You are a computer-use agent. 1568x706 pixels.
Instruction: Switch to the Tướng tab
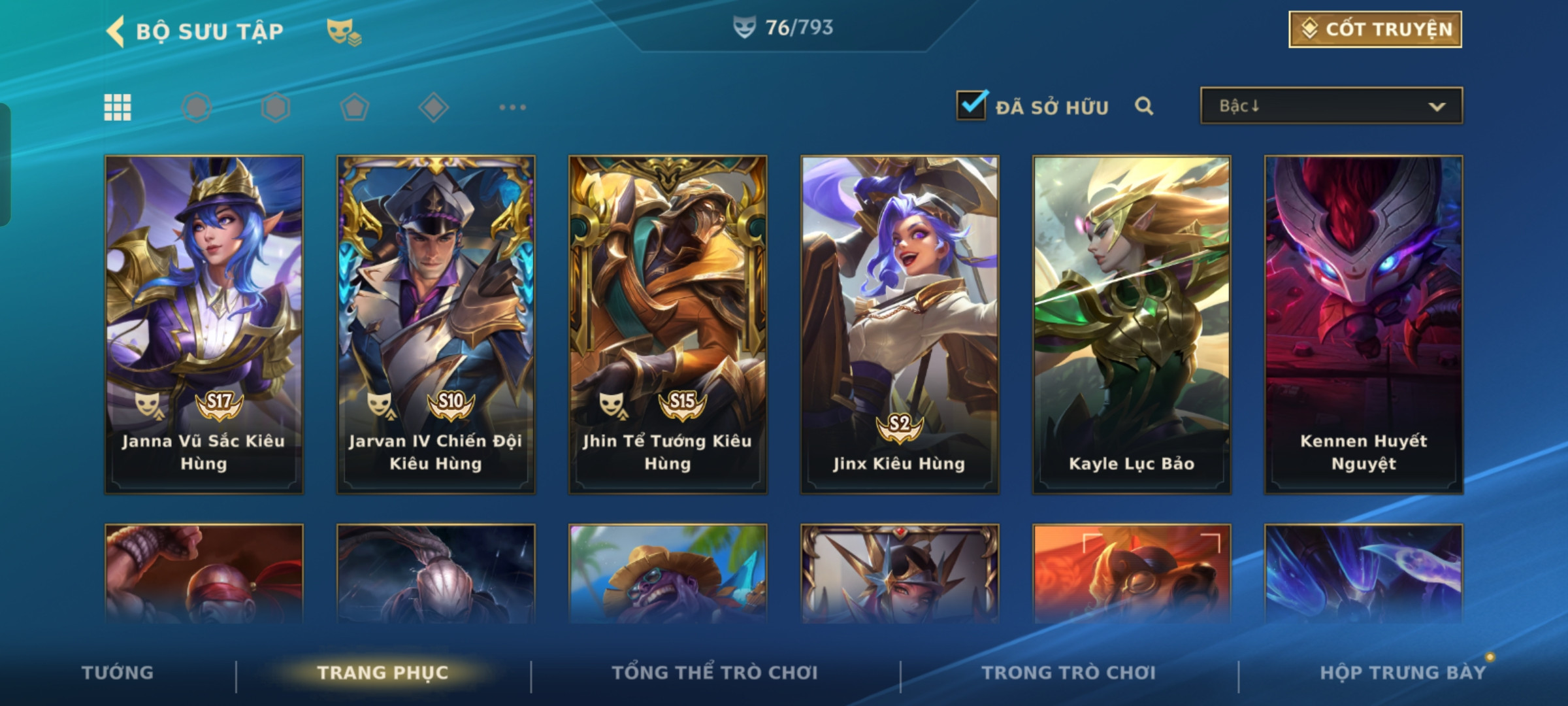click(x=118, y=673)
